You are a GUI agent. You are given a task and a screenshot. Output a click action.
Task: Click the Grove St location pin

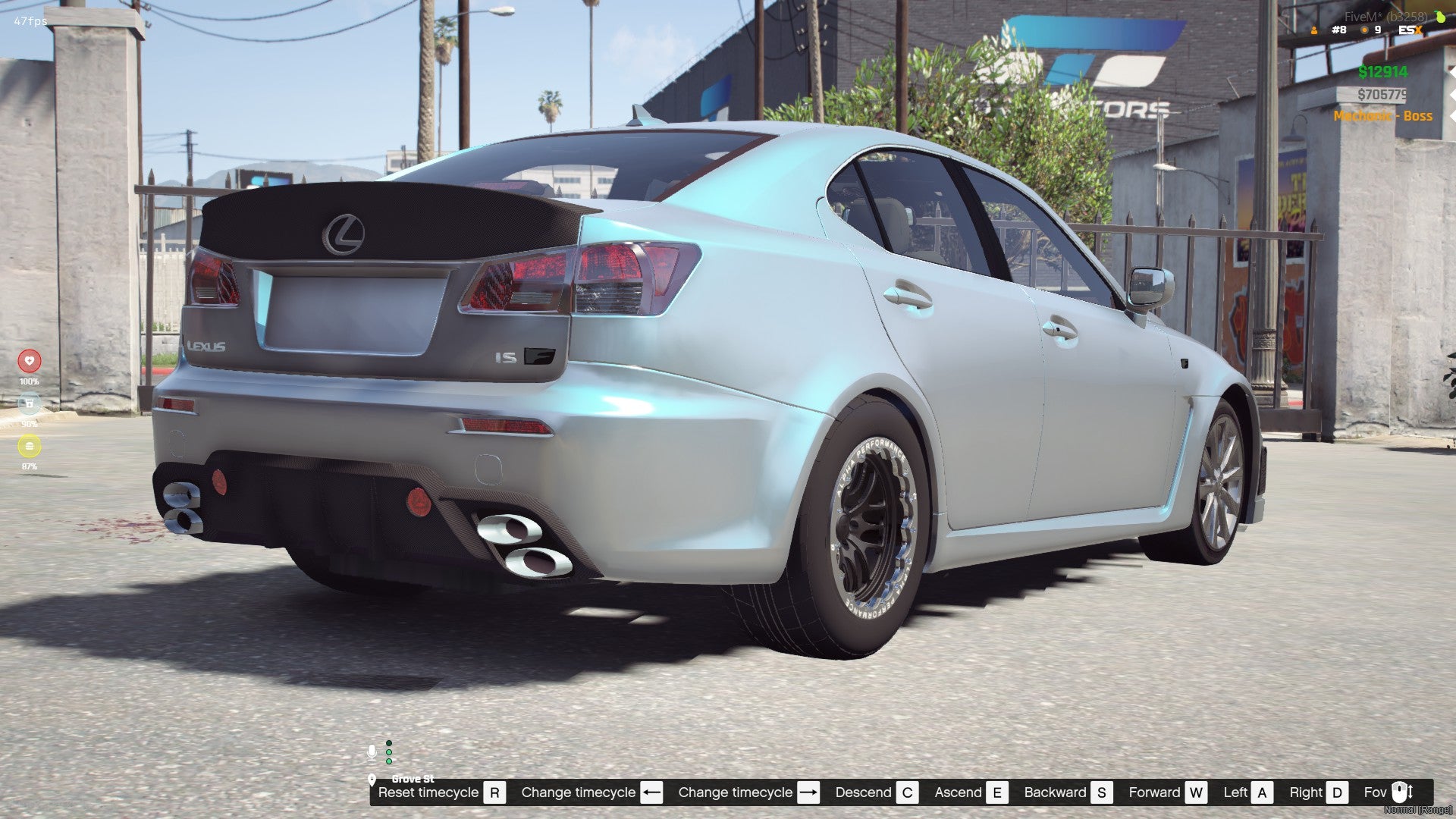click(372, 780)
